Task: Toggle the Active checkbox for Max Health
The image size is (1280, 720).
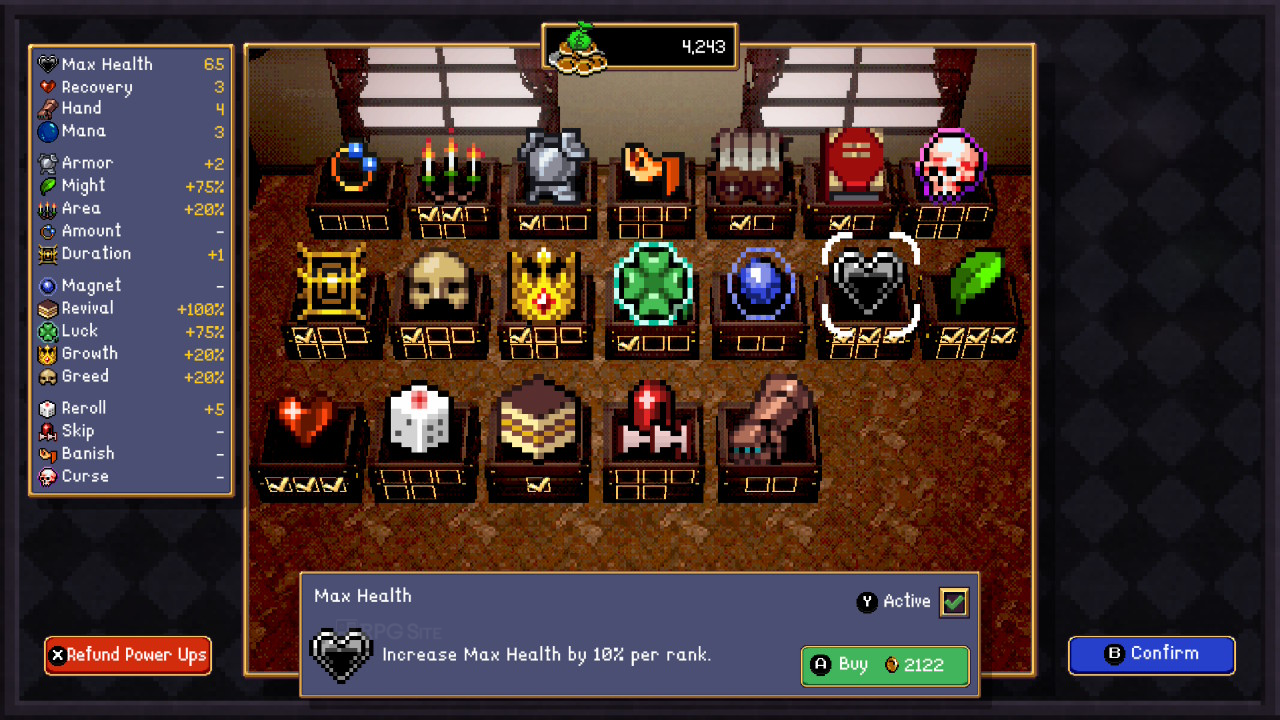Action: point(954,602)
